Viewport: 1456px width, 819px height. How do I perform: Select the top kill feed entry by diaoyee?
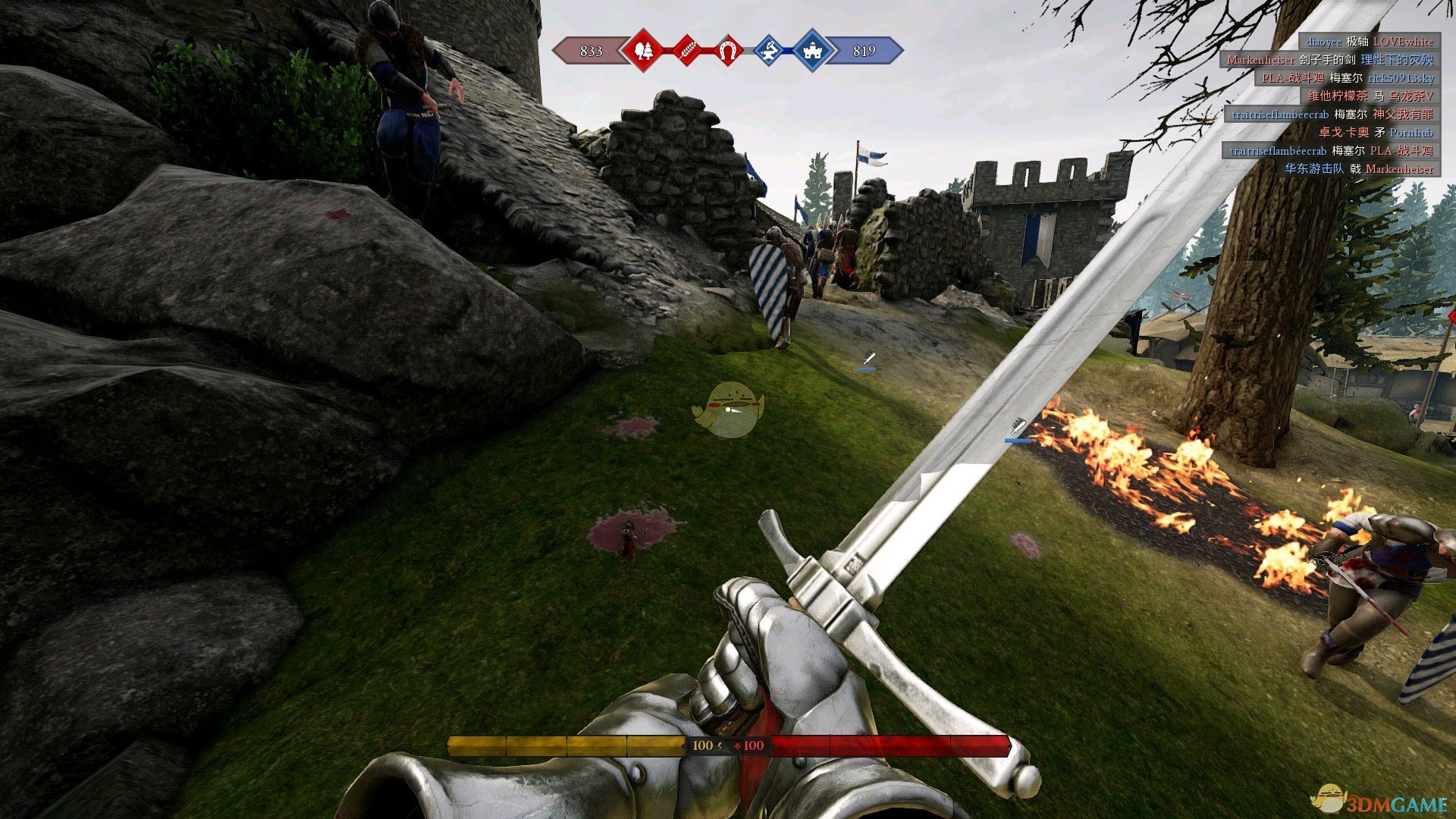(1369, 42)
